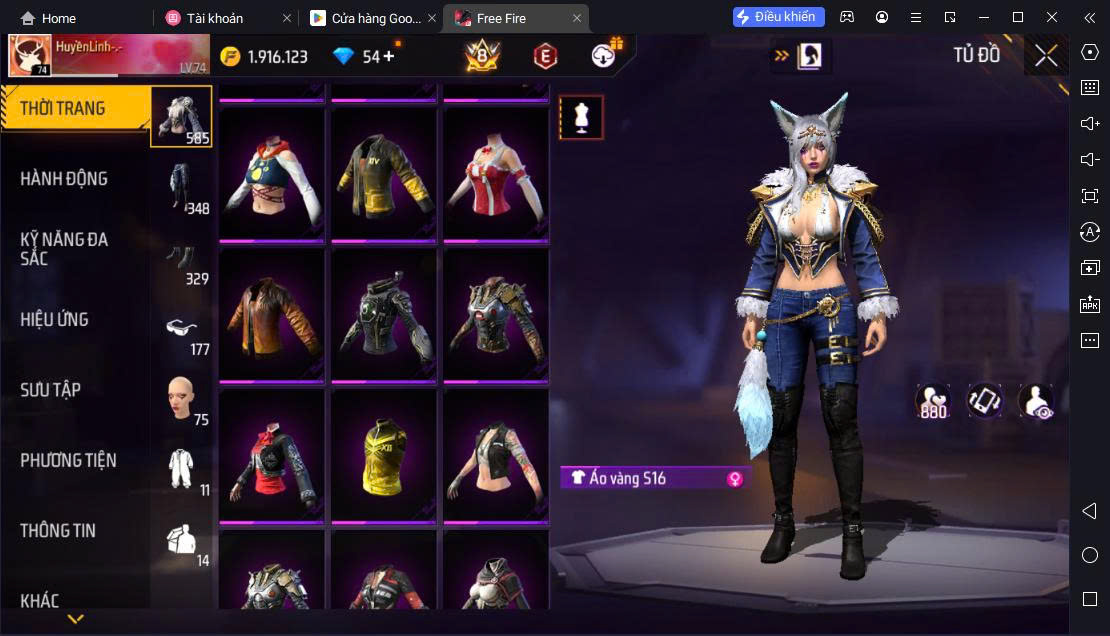Switch to the Cửa hàng Google emulator tab

368,18
